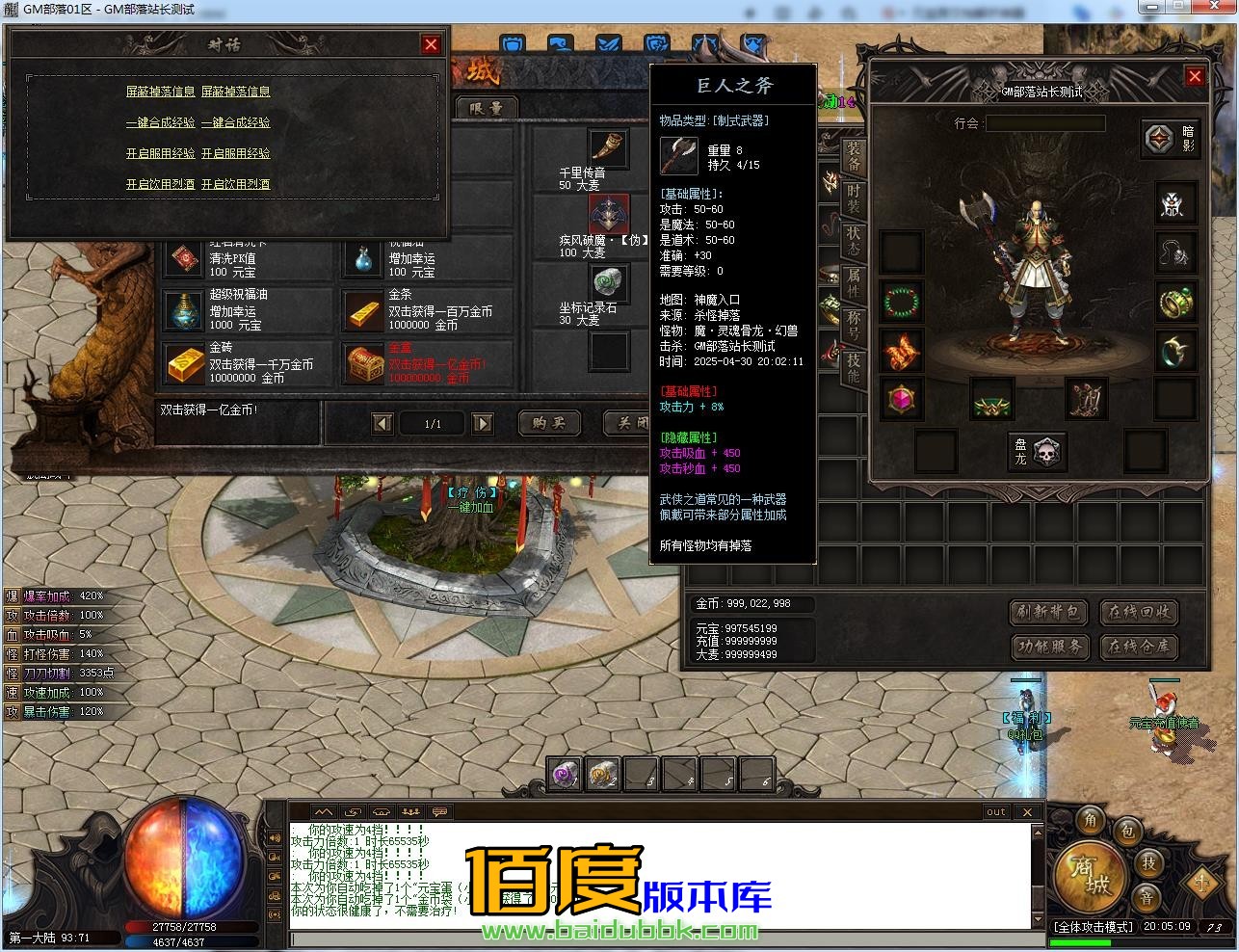Click the out tab to hide the chat window

click(996, 812)
